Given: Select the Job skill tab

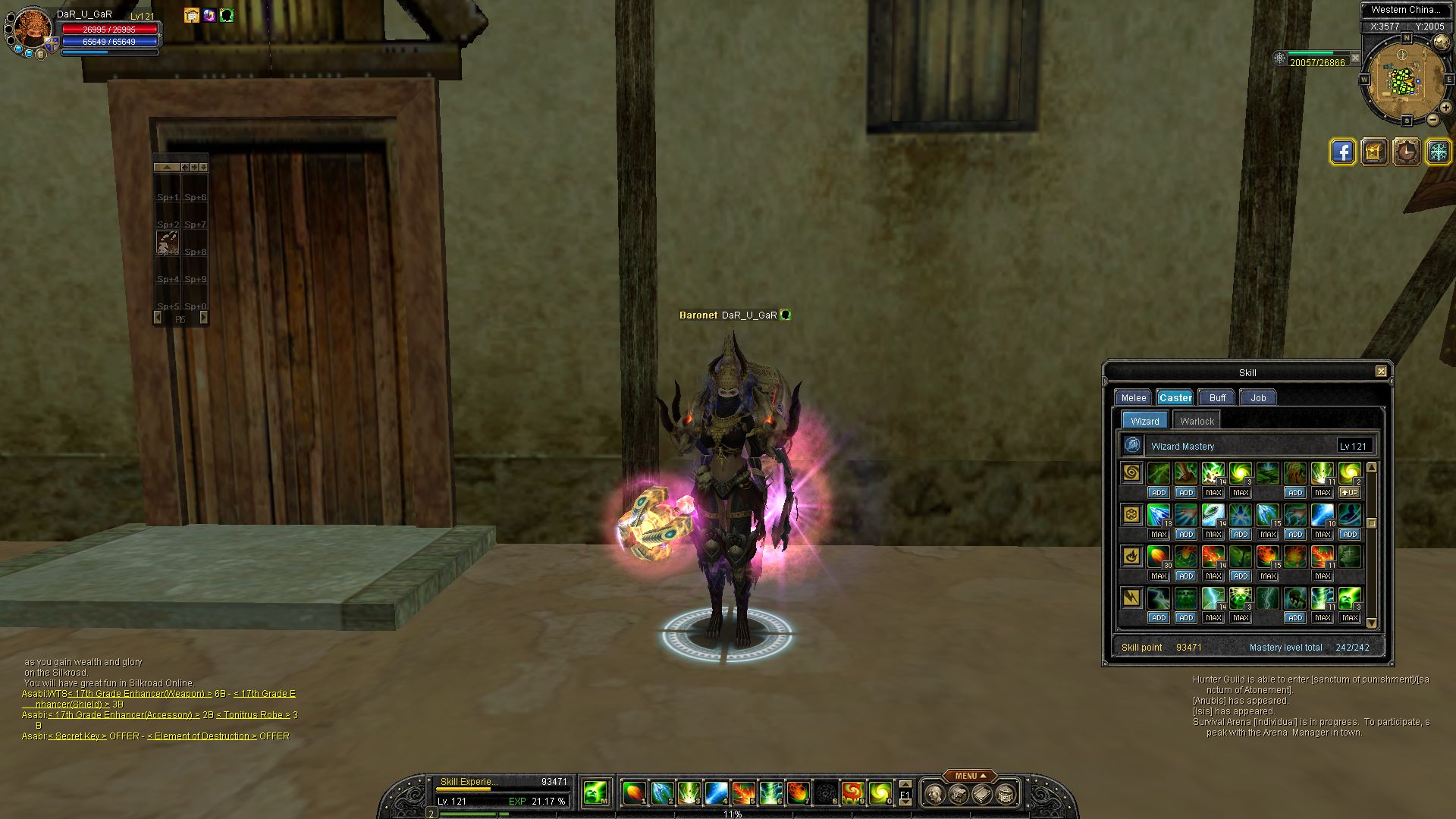Looking at the screenshot, I should 1258,397.
